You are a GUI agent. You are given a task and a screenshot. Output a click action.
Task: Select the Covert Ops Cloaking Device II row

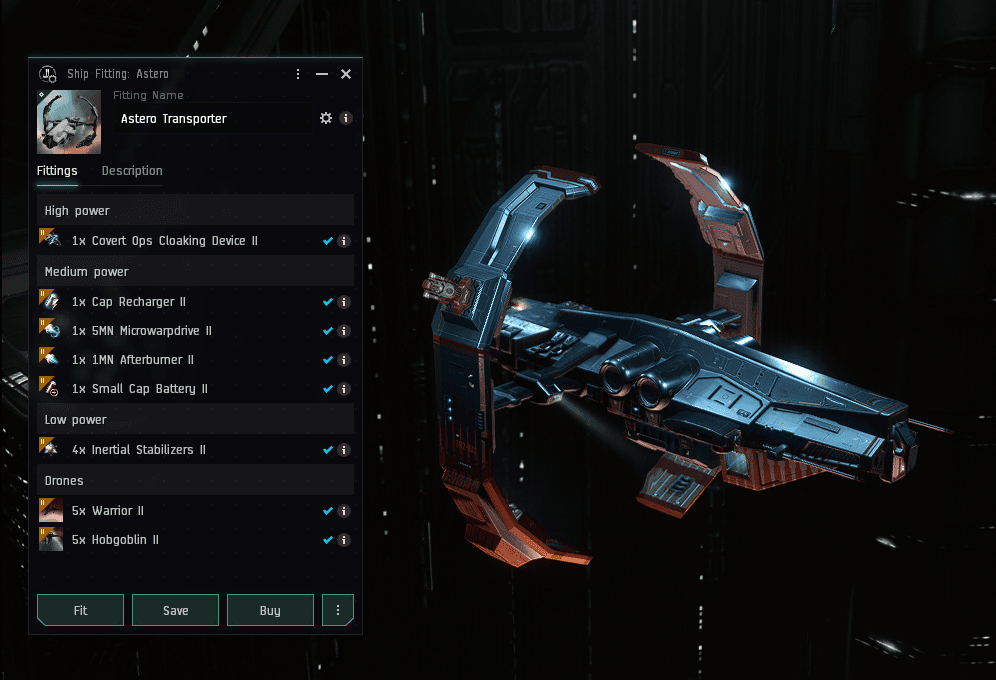click(165, 241)
